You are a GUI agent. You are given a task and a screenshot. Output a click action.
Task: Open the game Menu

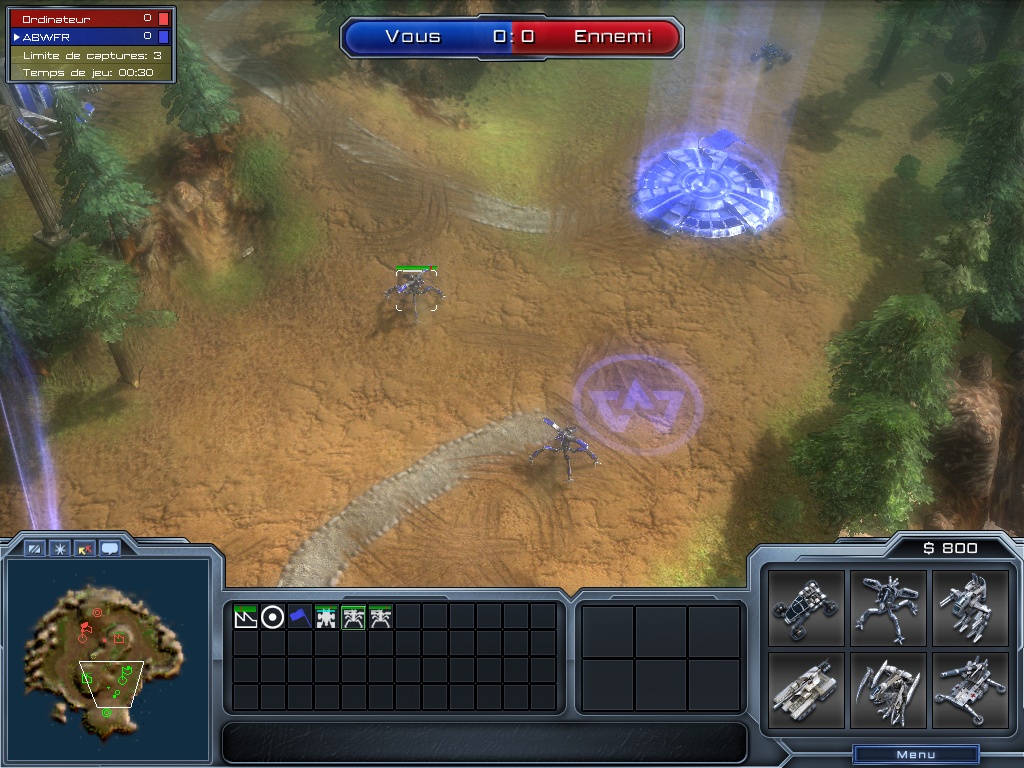point(915,754)
